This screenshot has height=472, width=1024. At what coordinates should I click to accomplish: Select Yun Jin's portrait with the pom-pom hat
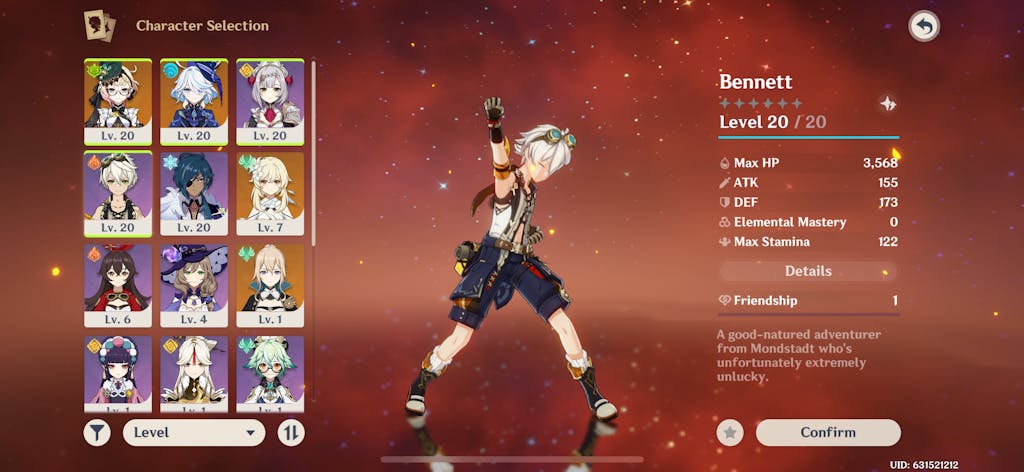[118, 373]
